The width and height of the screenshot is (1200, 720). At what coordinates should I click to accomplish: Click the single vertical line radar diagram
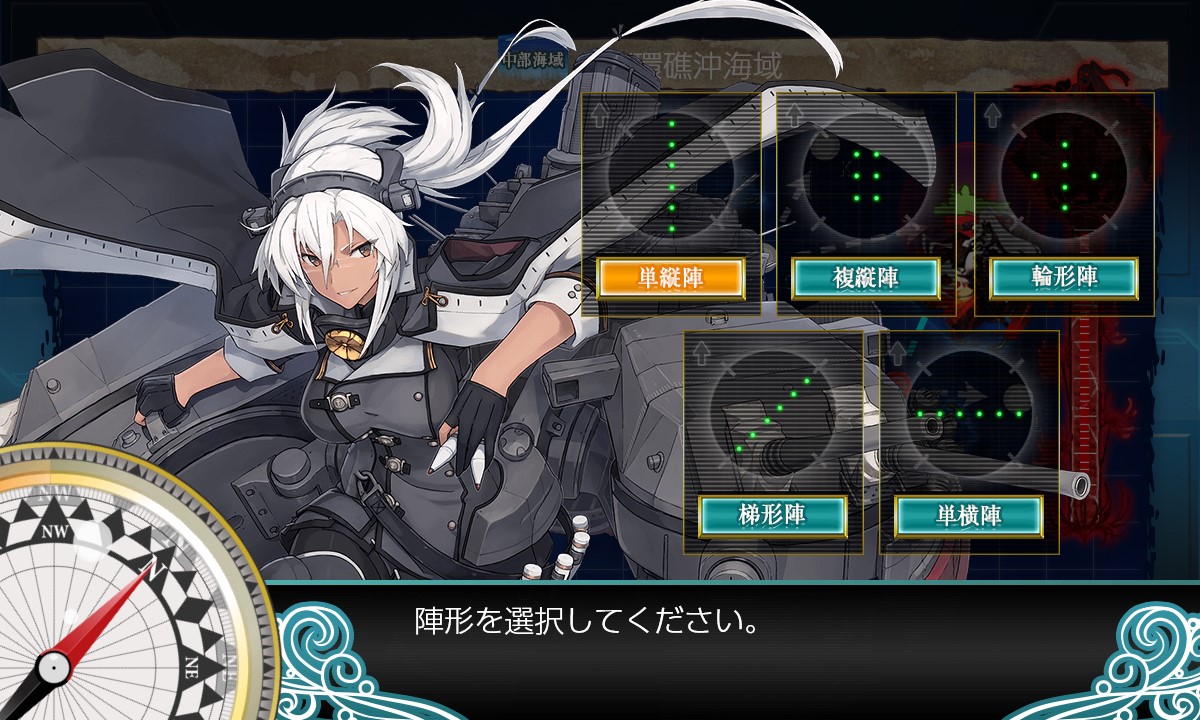(x=671, y=175)
